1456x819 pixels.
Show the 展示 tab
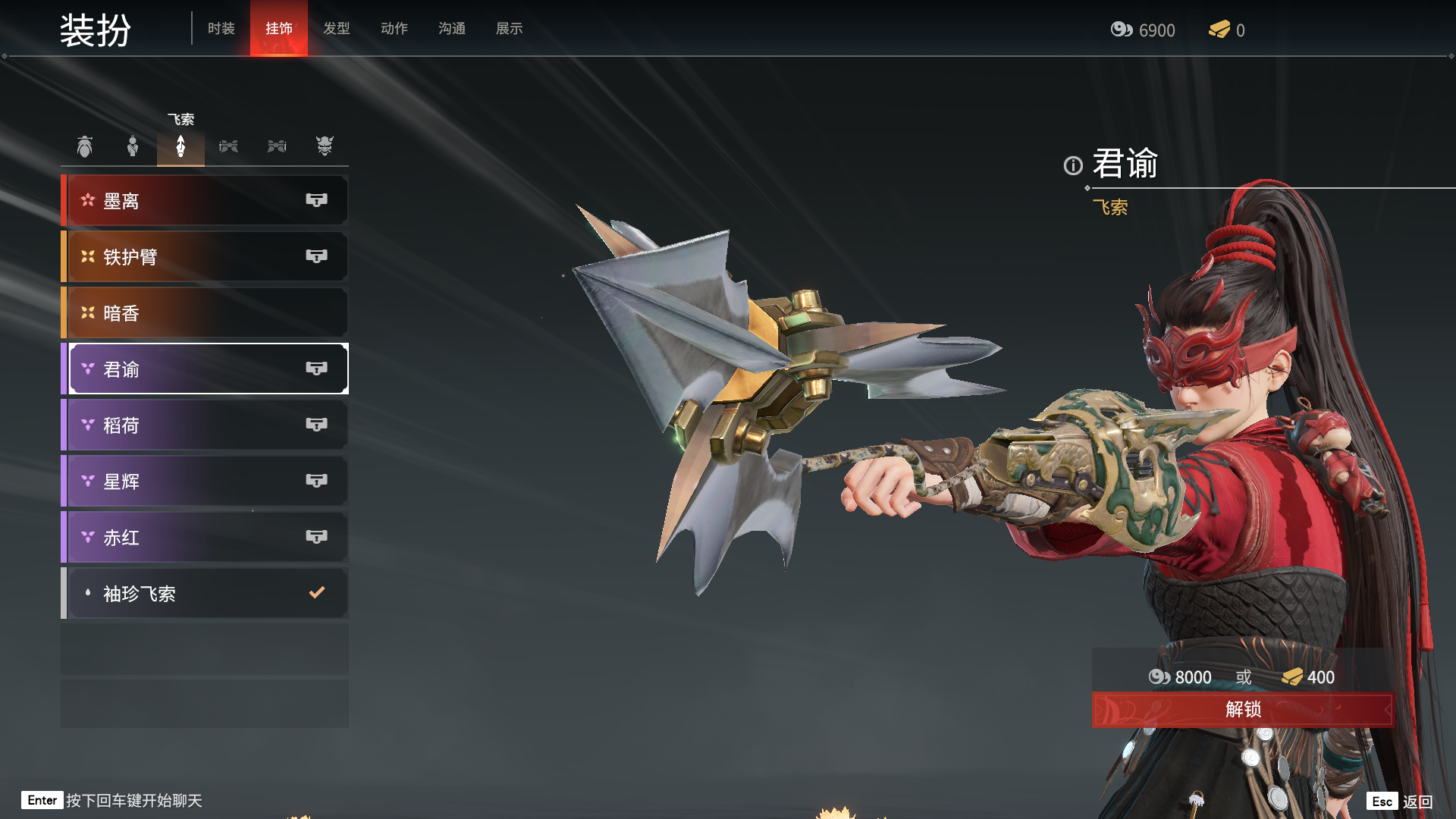tap(509, 29)
